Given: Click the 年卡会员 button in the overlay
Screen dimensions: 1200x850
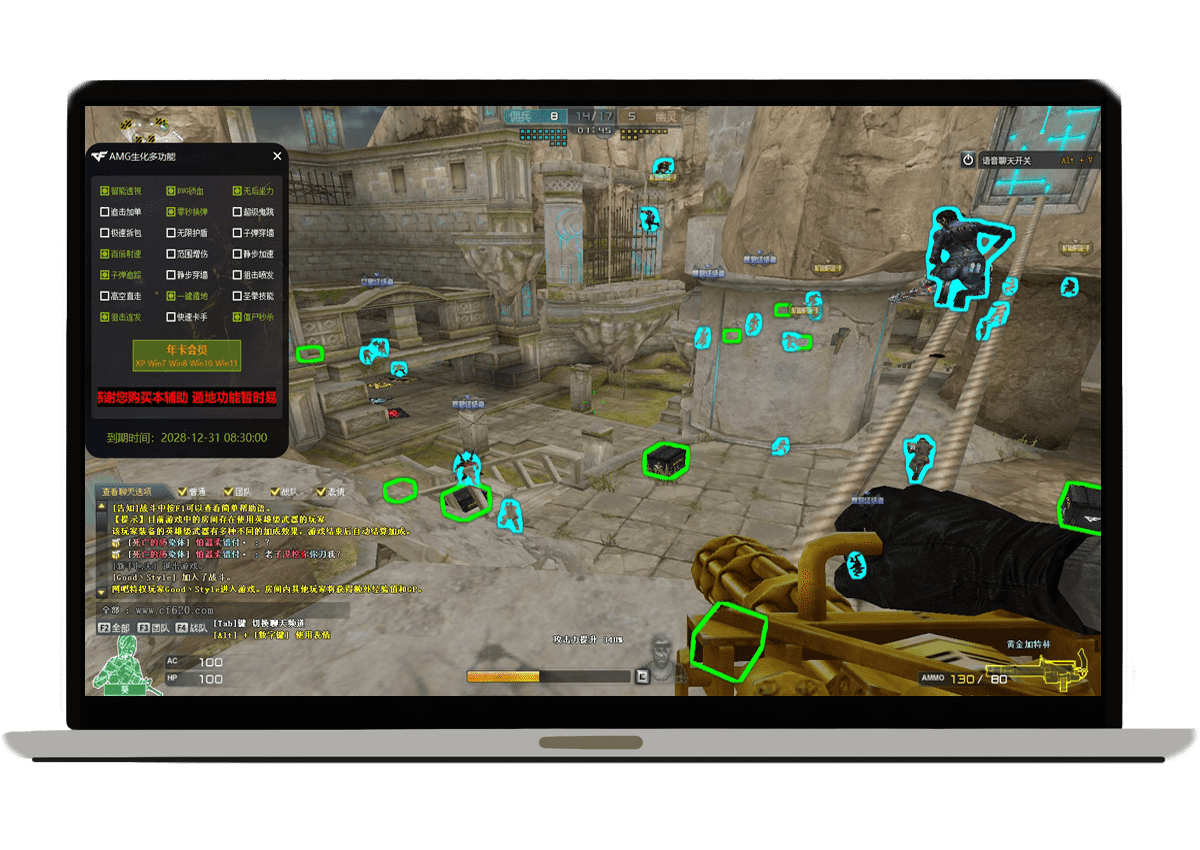Looking at the screenshot, I should tap(187, 356).
